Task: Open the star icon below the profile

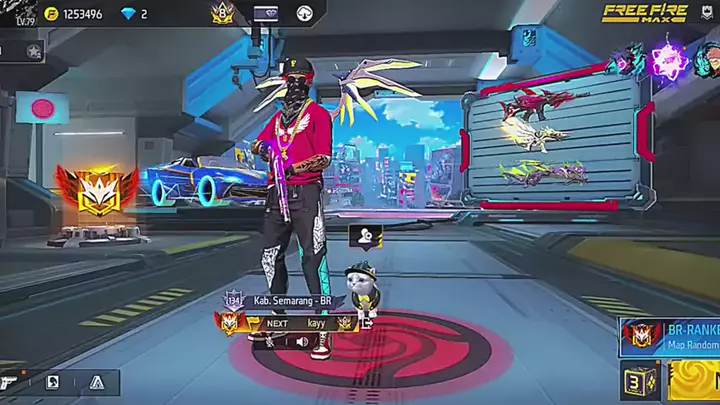Action: coord(33,50)
